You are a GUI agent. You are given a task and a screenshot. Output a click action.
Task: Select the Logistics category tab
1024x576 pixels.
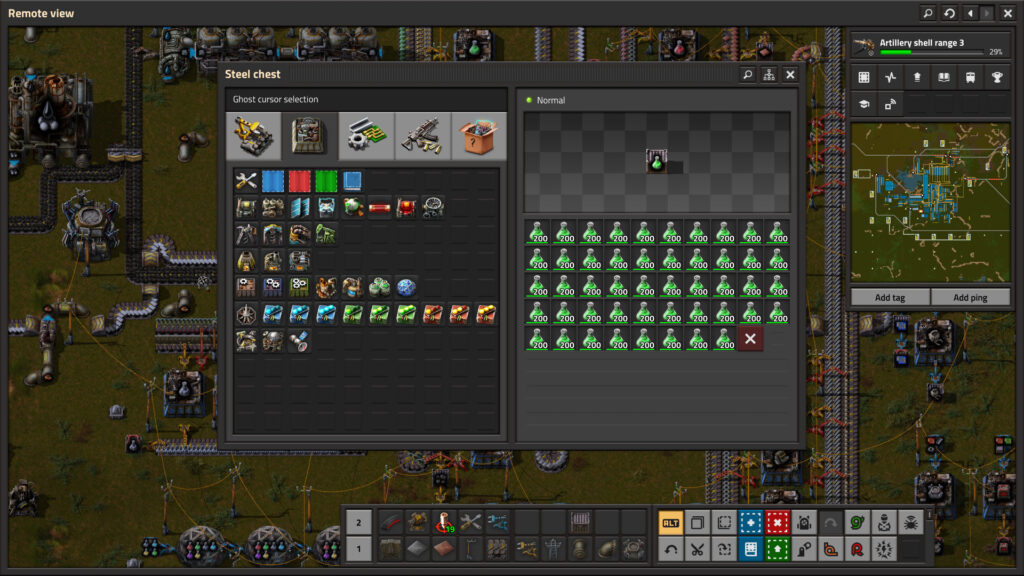(x=253, y=135)
